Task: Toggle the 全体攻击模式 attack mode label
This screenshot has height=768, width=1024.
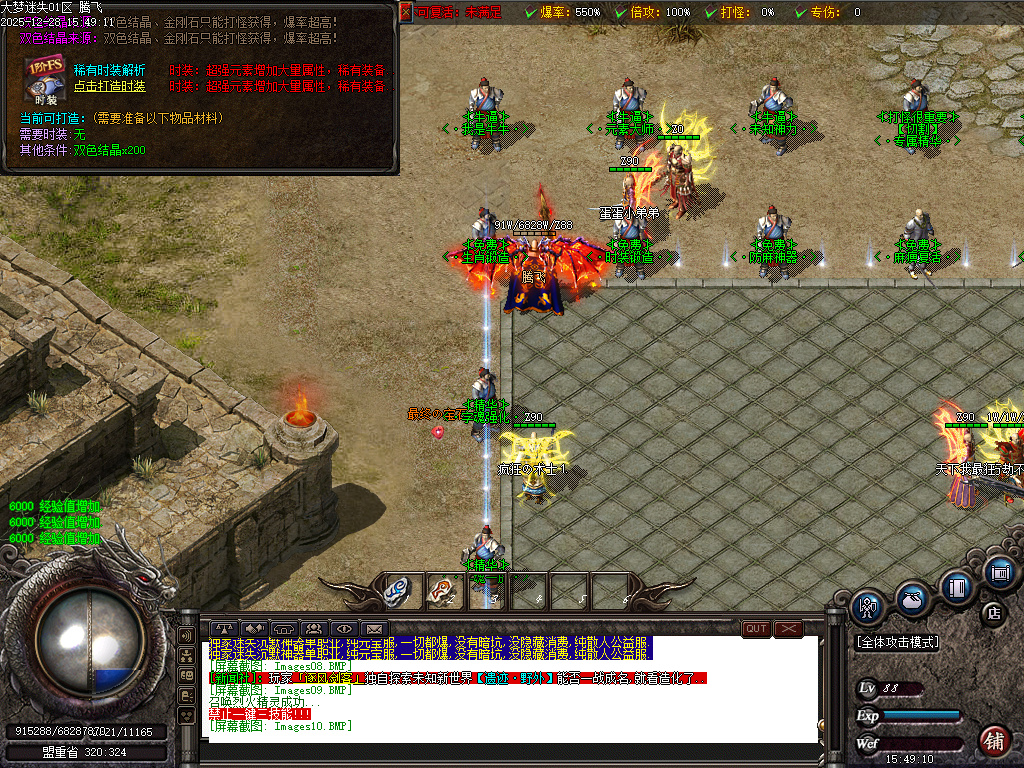Action: (x=897, y=643)
